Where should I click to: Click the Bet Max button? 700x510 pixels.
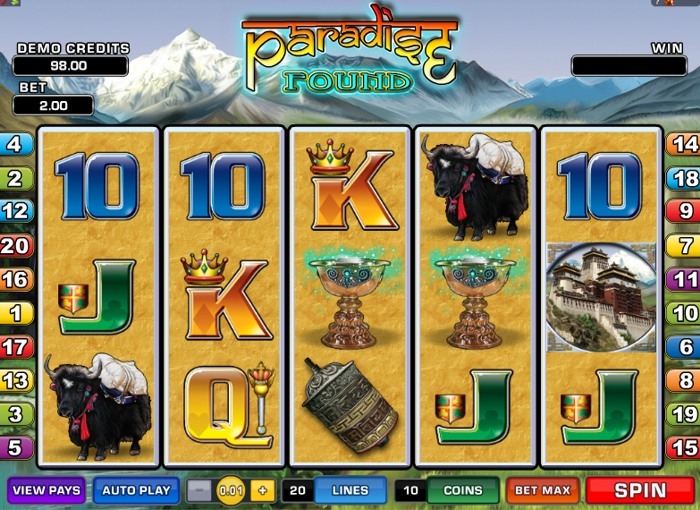543,491
